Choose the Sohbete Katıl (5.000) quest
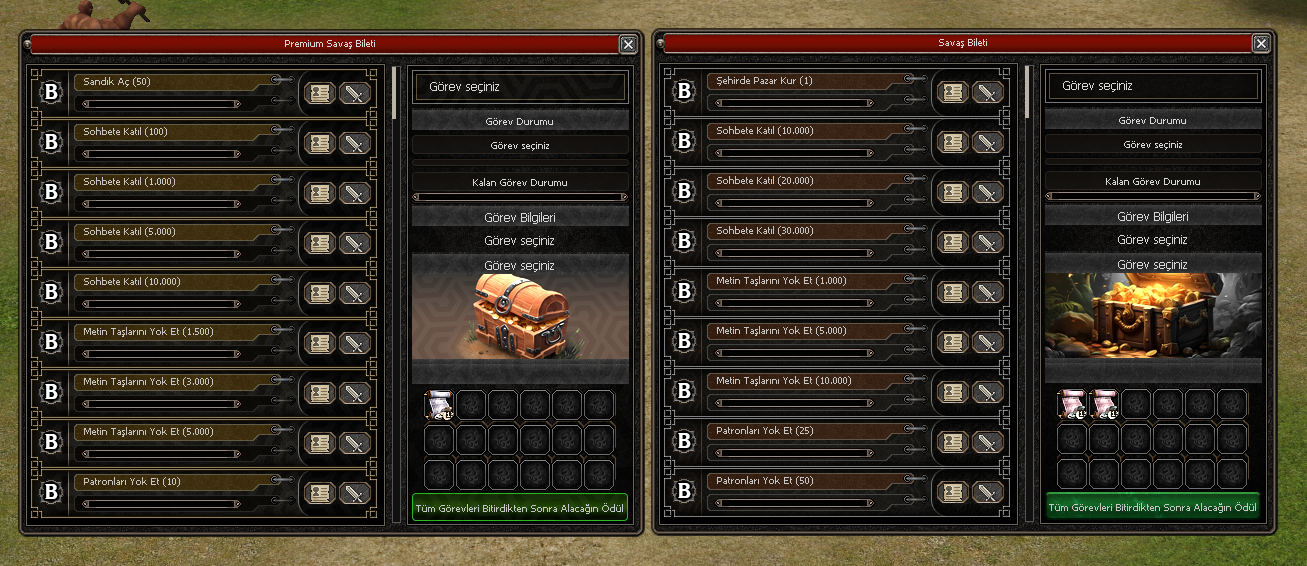The height and width of the screenshot is (566, 1307). (x=170, y=232)
